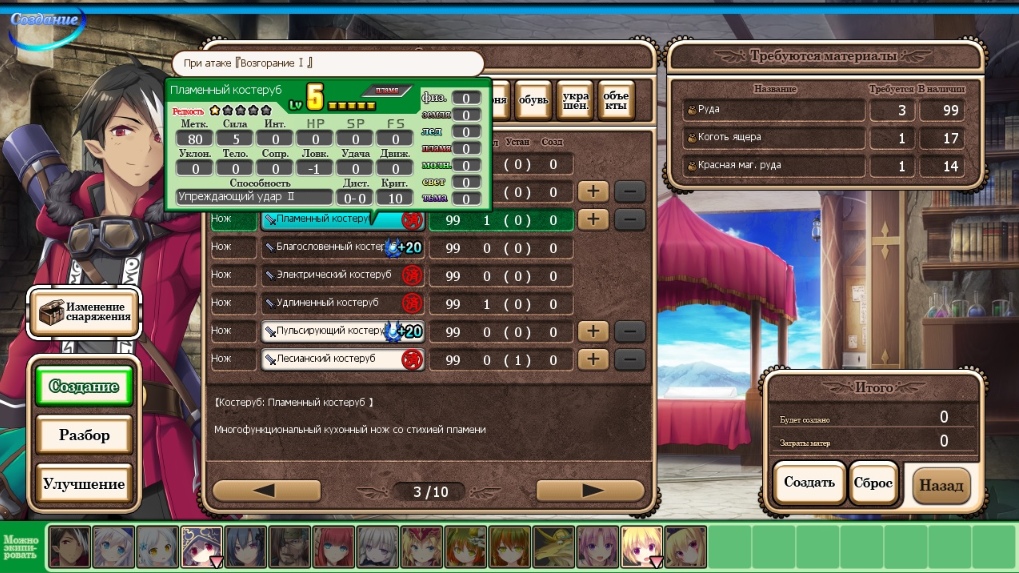1019x573 pixels.
Task: Switch to the Разбор disassembly mode
Action: [x=84, y=436]
